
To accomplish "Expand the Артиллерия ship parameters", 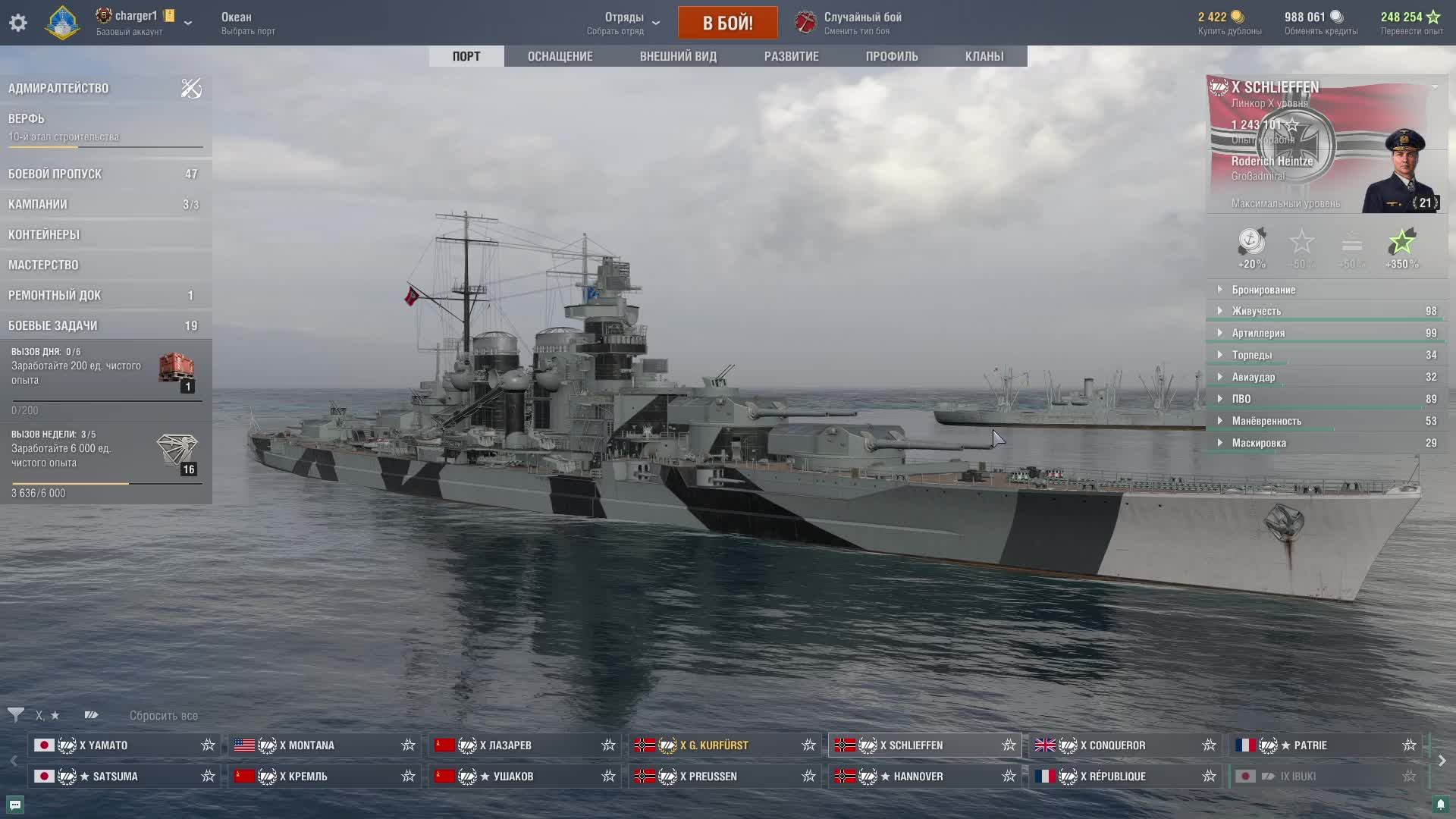I will (x=1258, y=333).
